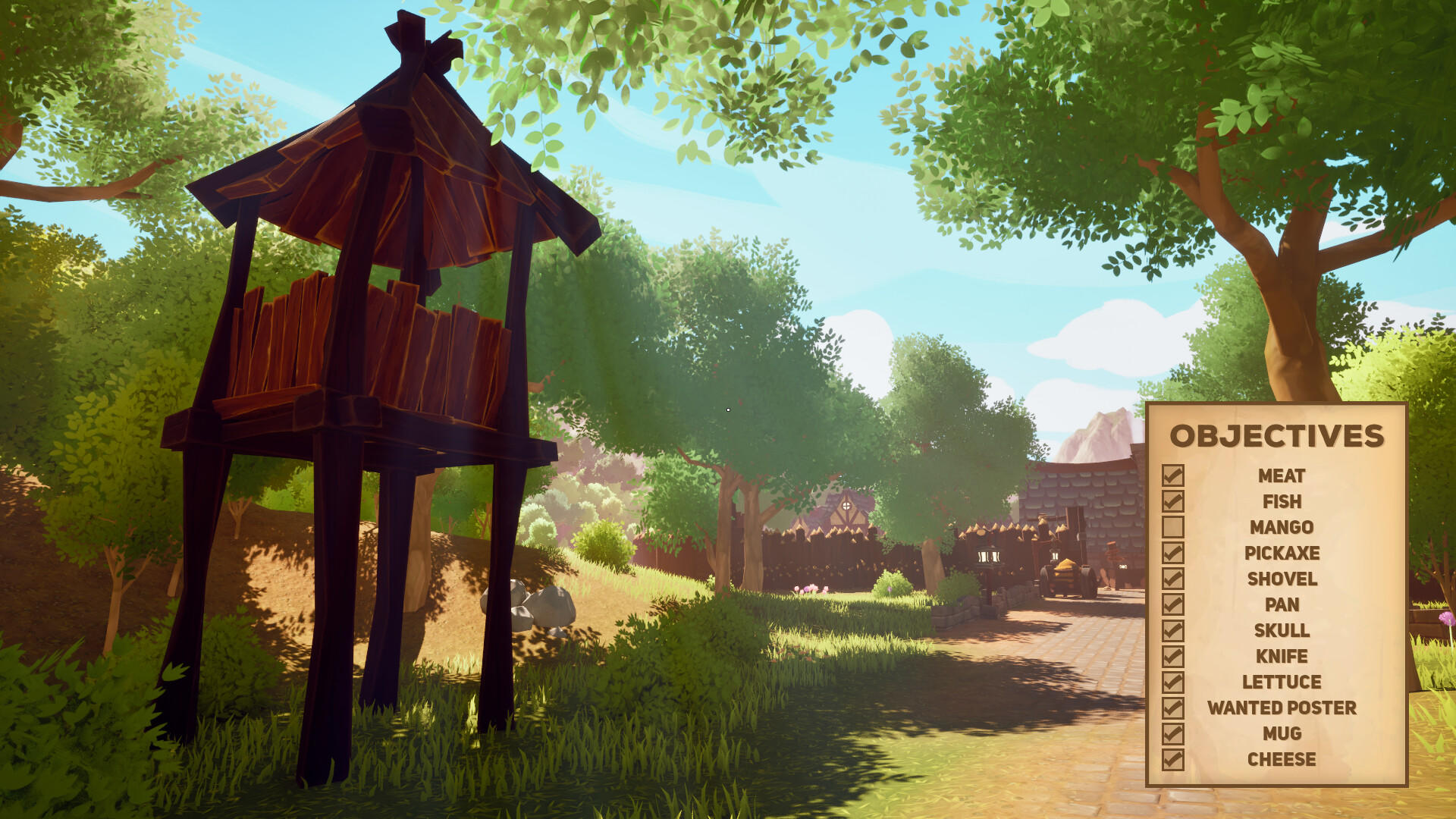This screenshot has width=1456, height=819.
Task: Toggle the SHOVEL checkbox
Action: point(1174,579)
